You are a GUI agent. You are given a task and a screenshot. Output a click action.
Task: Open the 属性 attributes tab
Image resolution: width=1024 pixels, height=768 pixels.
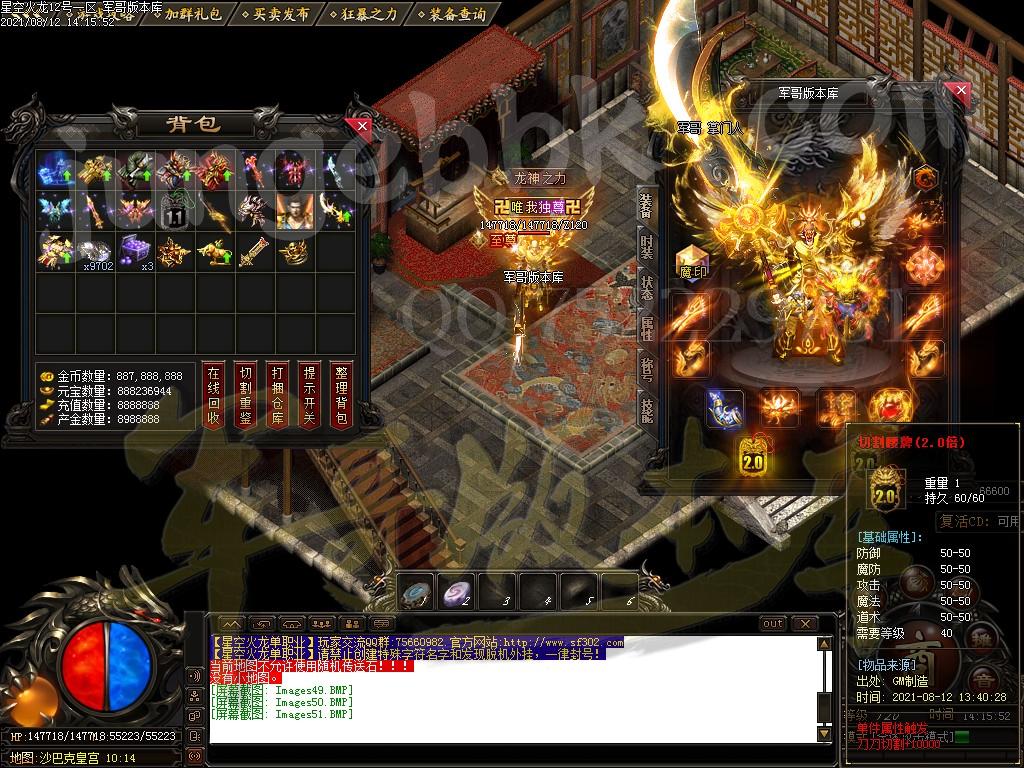click(x=647, y=328)
